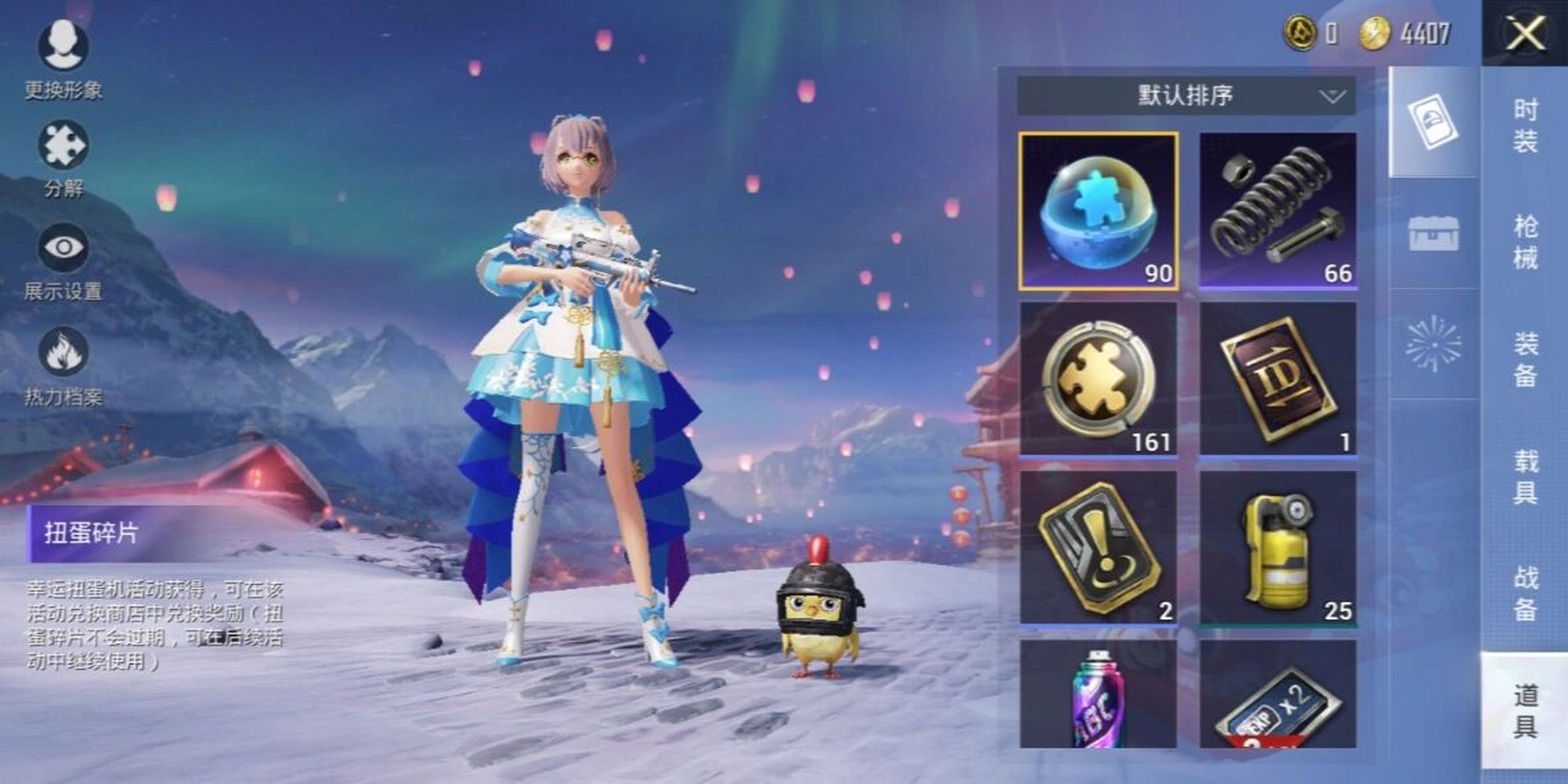The width and height of the screenshot is (1568, 784).
Task: Close the inventory screen
Action: 1525,33
